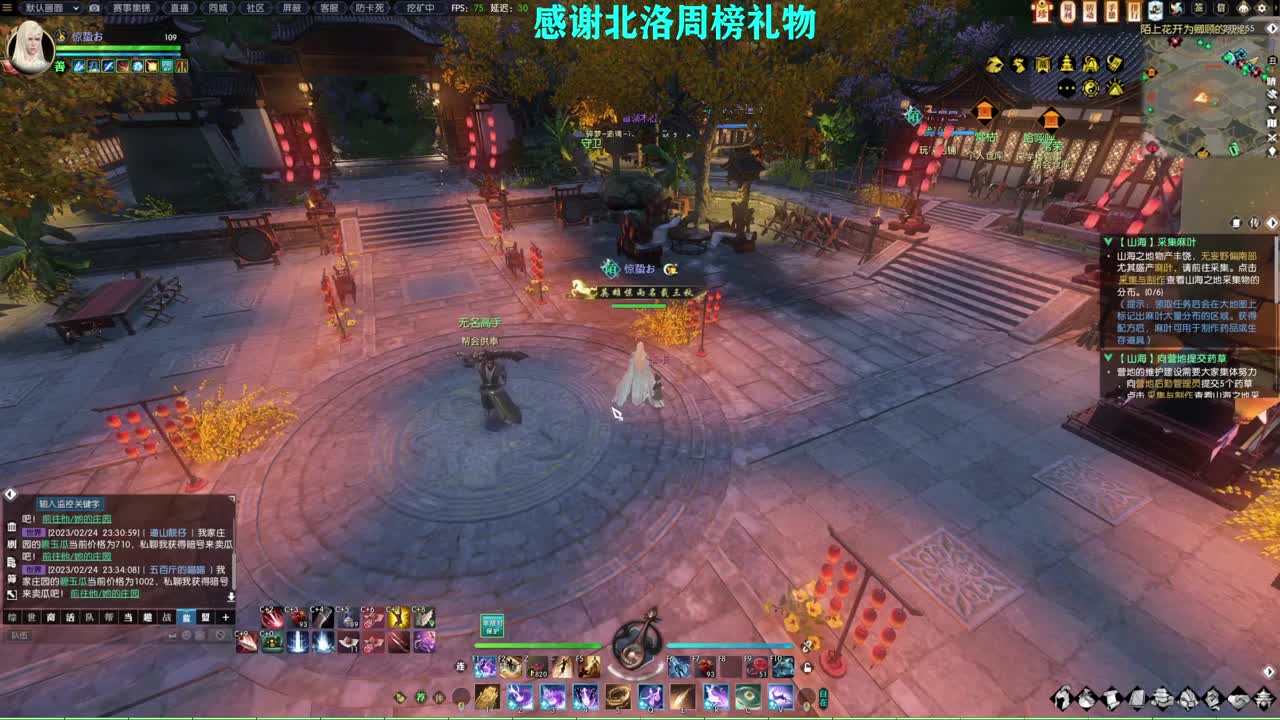Toggle the lock icon on the right skill bar
The image size is (1280, 720).
click(806, 666)
